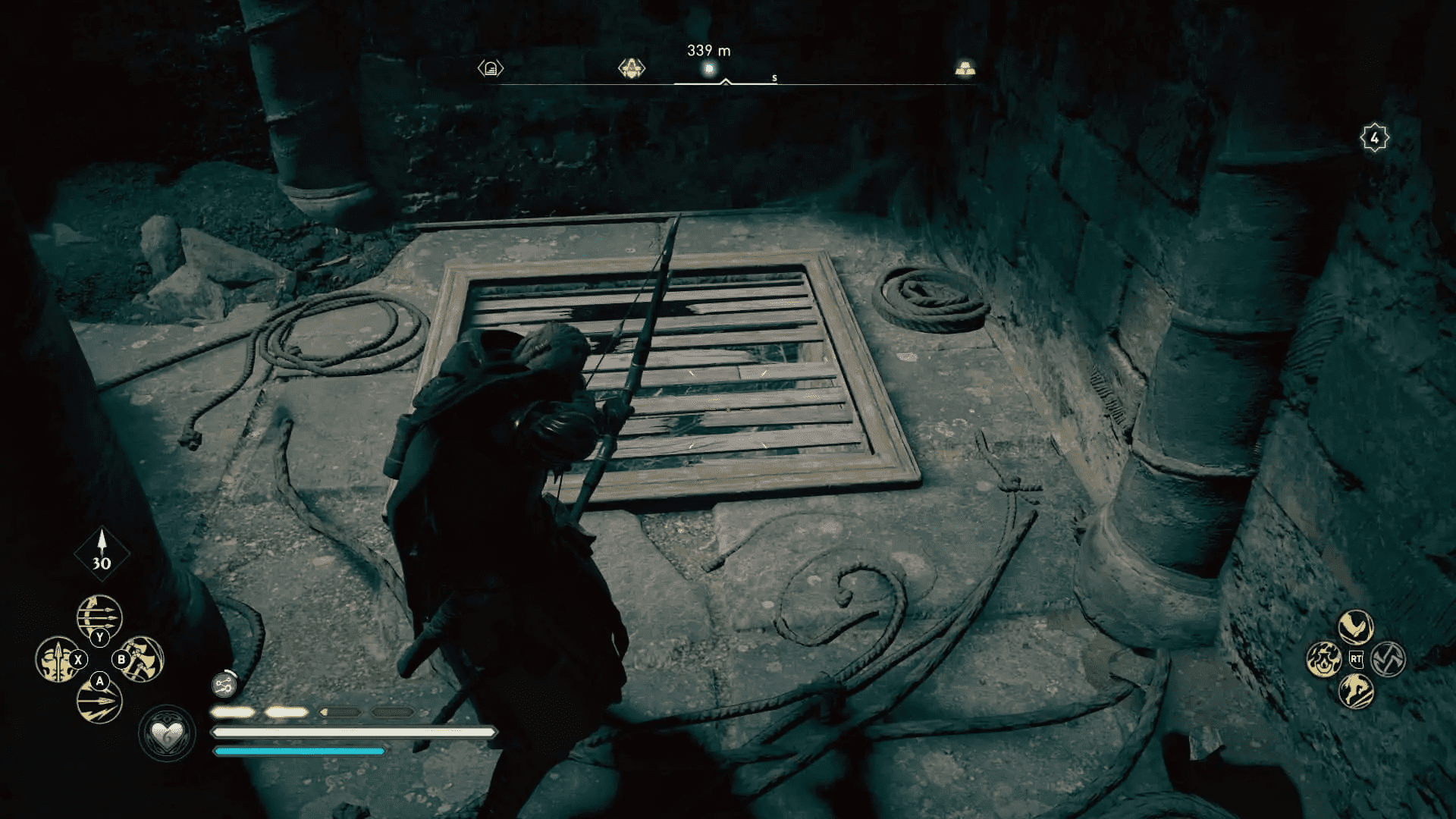1456x819 pixels.
Task: Select the fort marker icon on the compass
Action: tap(631, 67)
